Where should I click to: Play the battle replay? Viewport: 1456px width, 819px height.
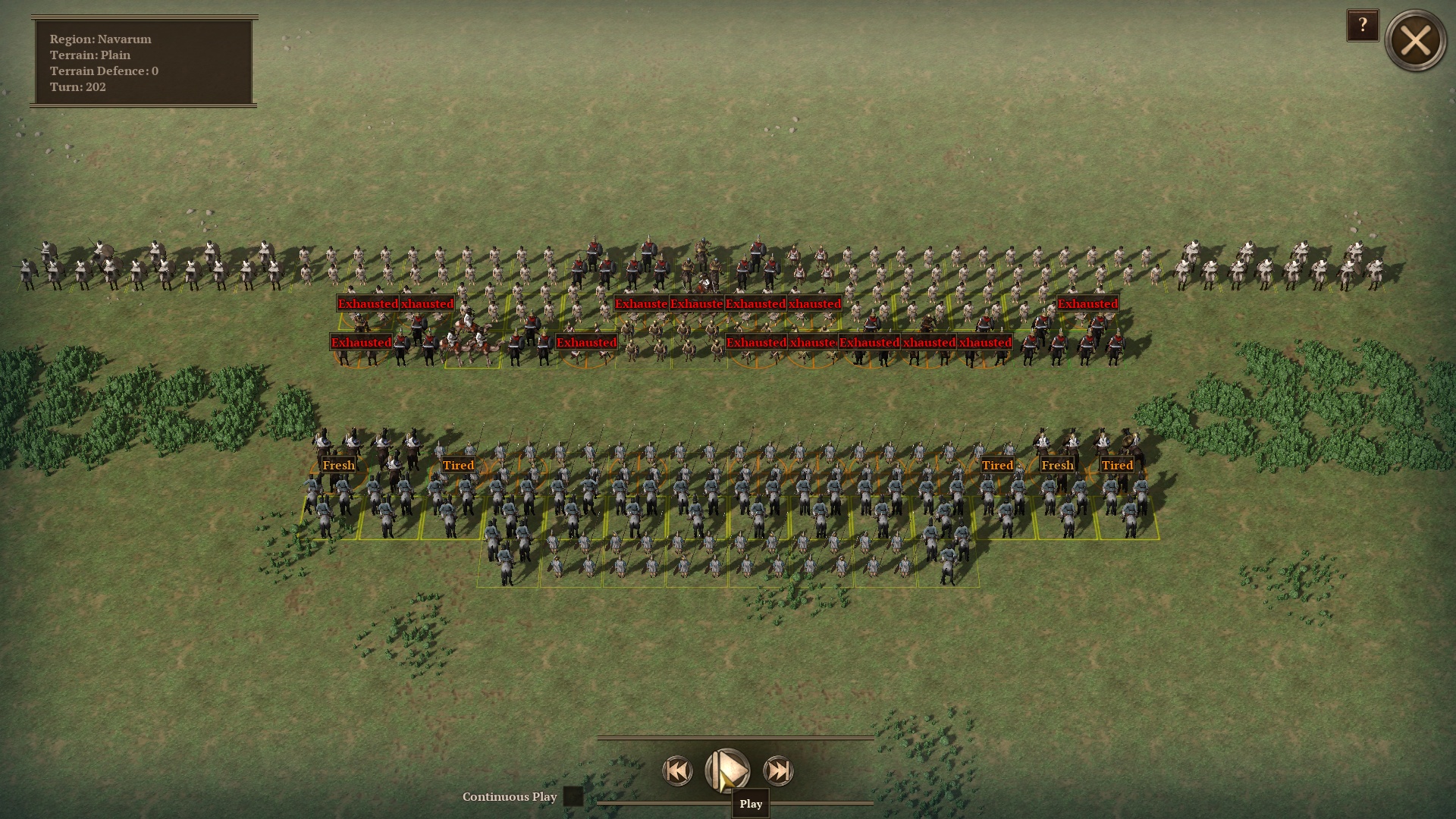727,770
